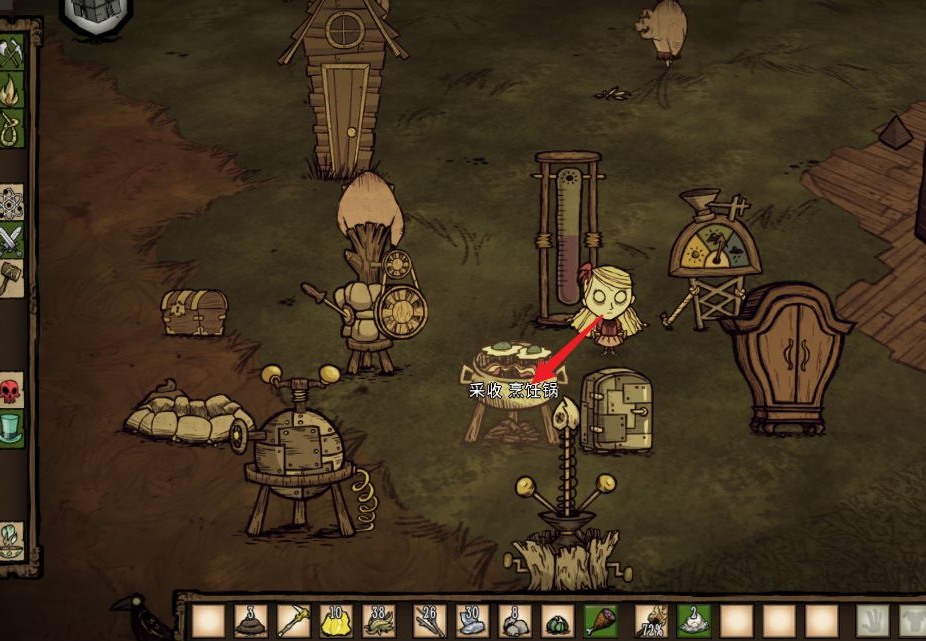Switch to the Science atom tab
926x641 pixels.
coord(12,203)
